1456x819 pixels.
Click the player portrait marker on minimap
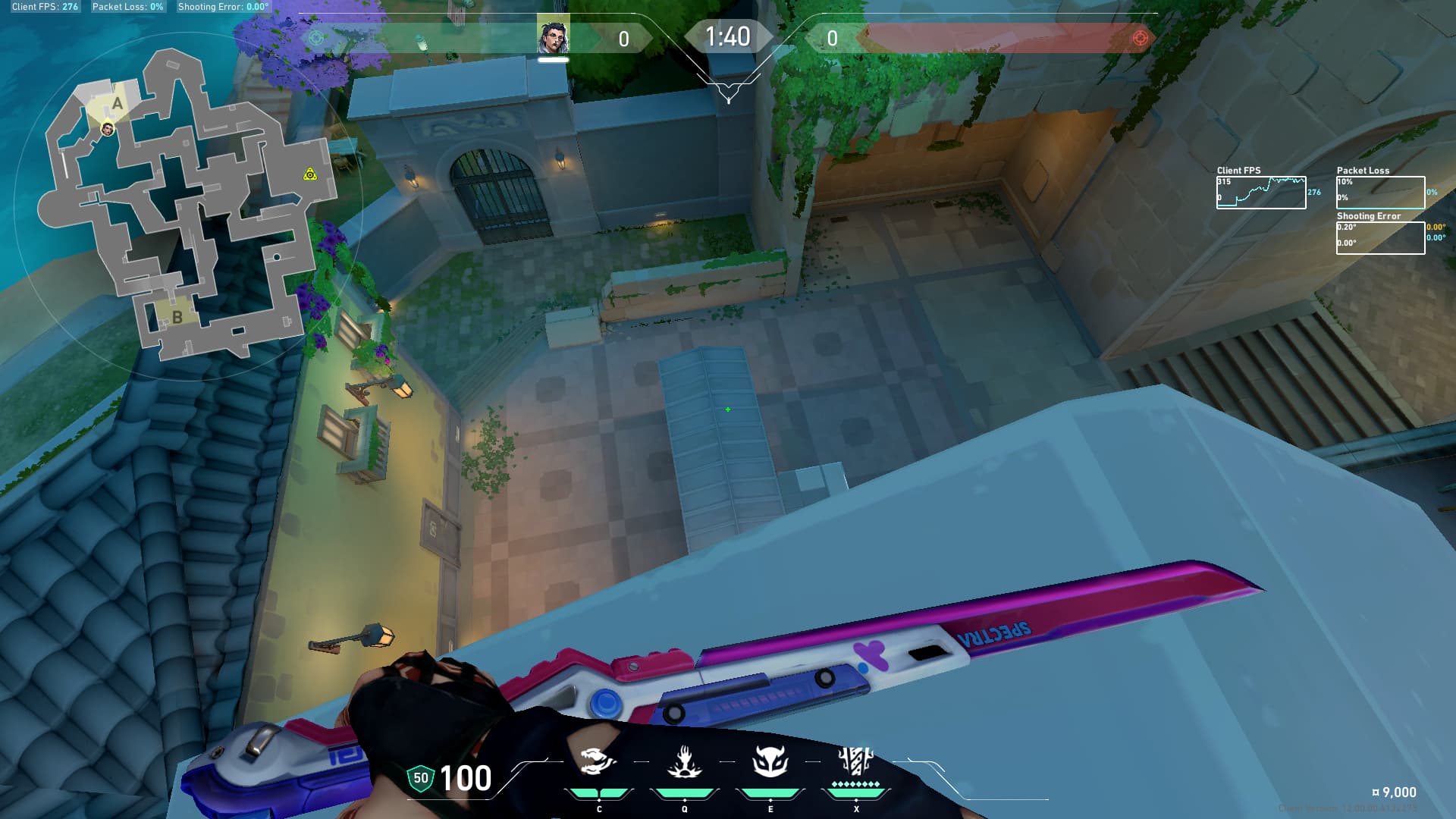[108, 130]
